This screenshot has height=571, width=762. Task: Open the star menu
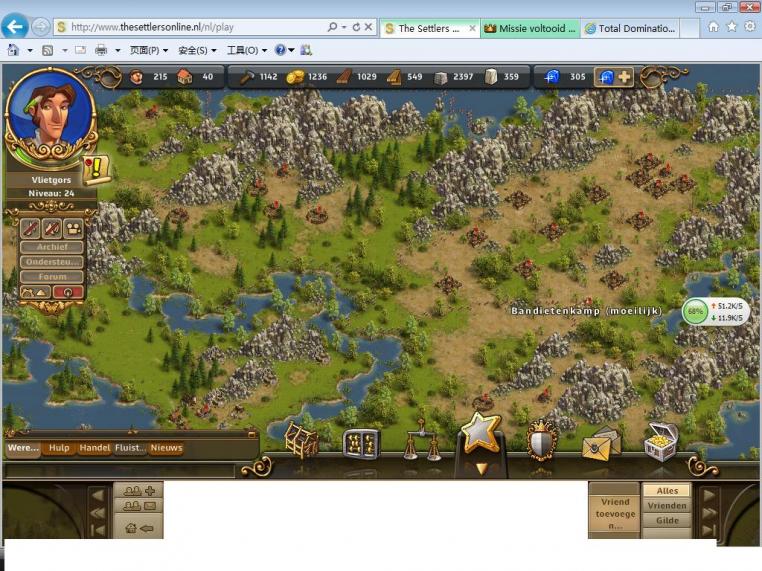coord(480,433)
